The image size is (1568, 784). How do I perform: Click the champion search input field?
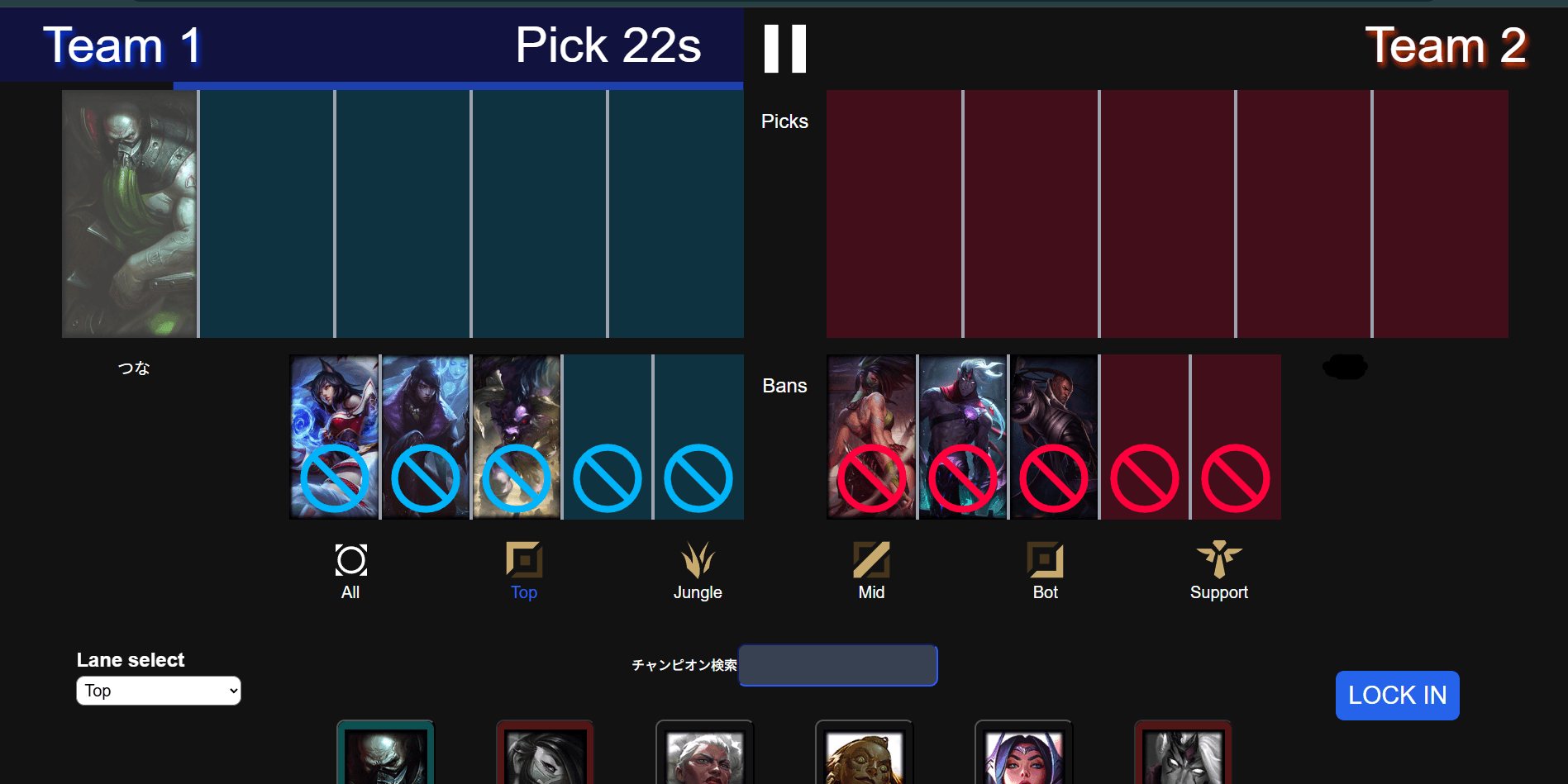[837, 665]
